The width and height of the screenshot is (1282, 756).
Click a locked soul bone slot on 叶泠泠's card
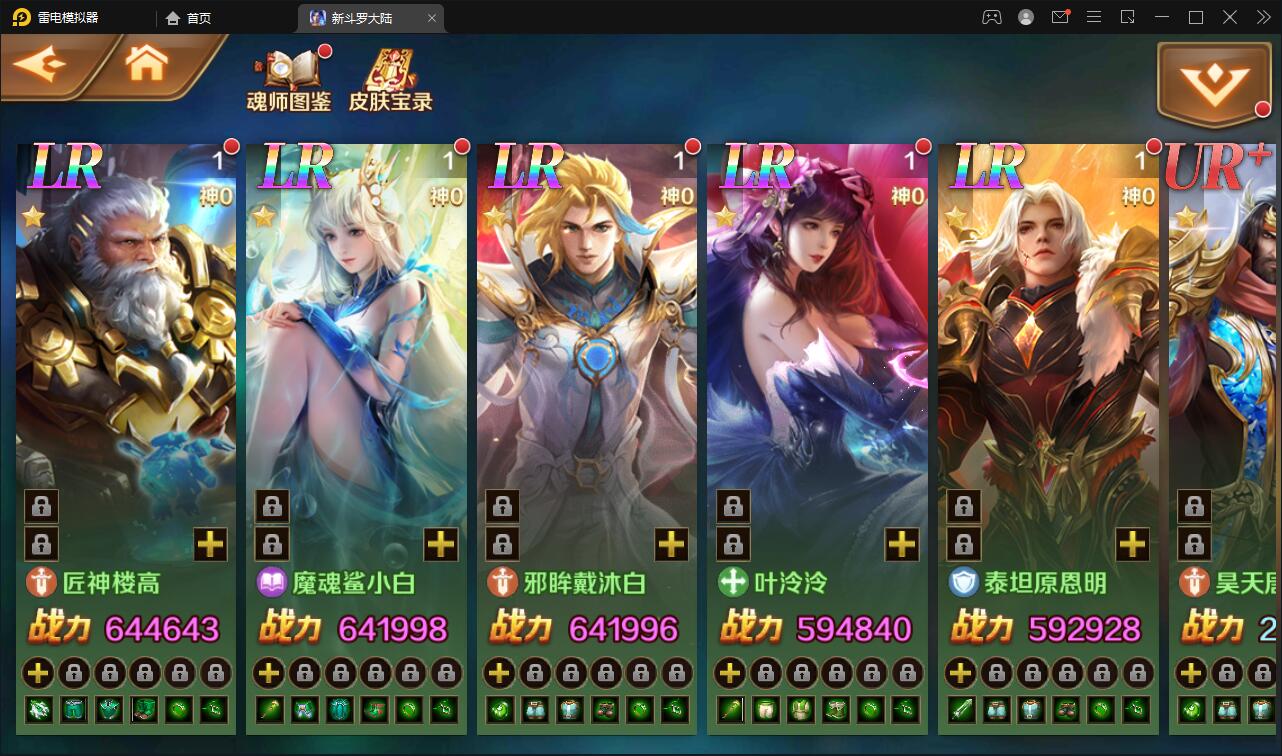(733, 507)
